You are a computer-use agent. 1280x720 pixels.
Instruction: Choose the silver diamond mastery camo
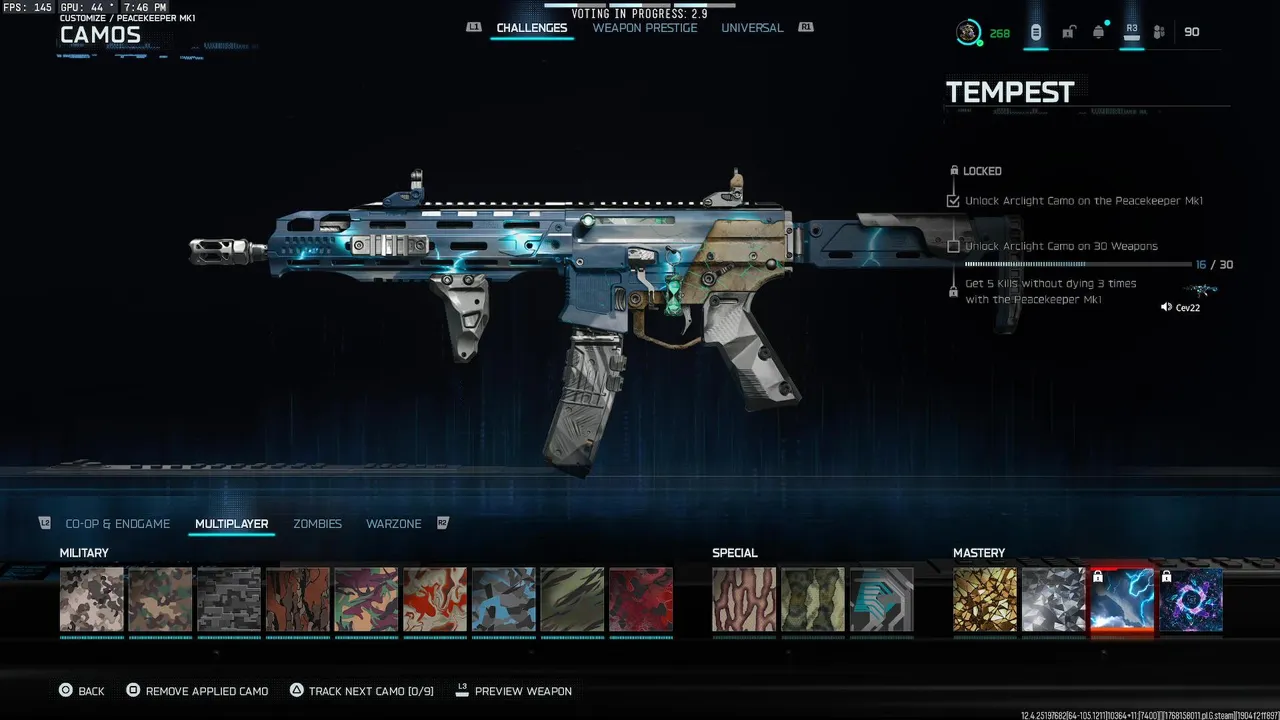click(x=1054, y=600)
